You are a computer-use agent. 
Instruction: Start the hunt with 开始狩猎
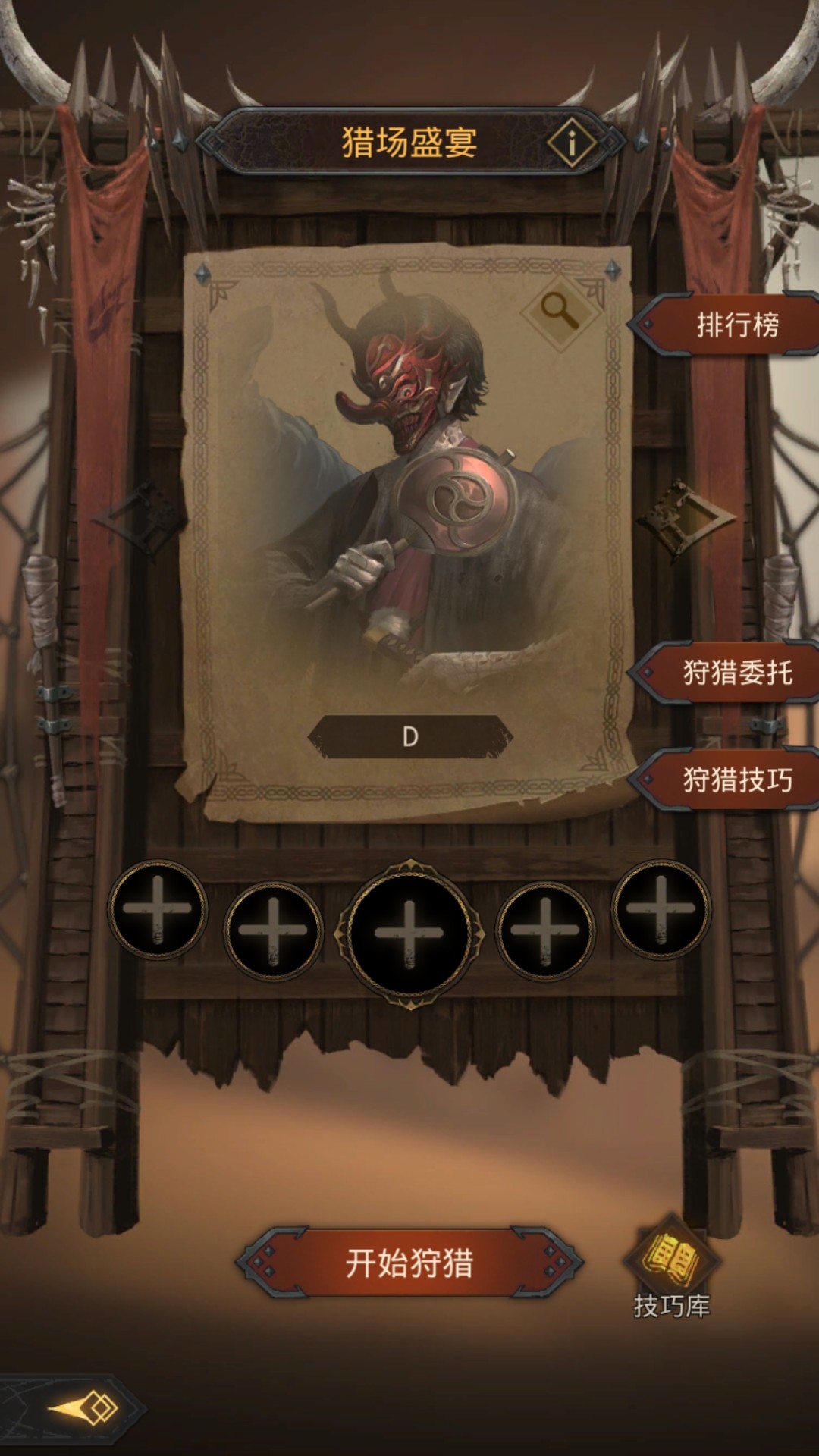pyautogui.click(x=409, y=1263)
